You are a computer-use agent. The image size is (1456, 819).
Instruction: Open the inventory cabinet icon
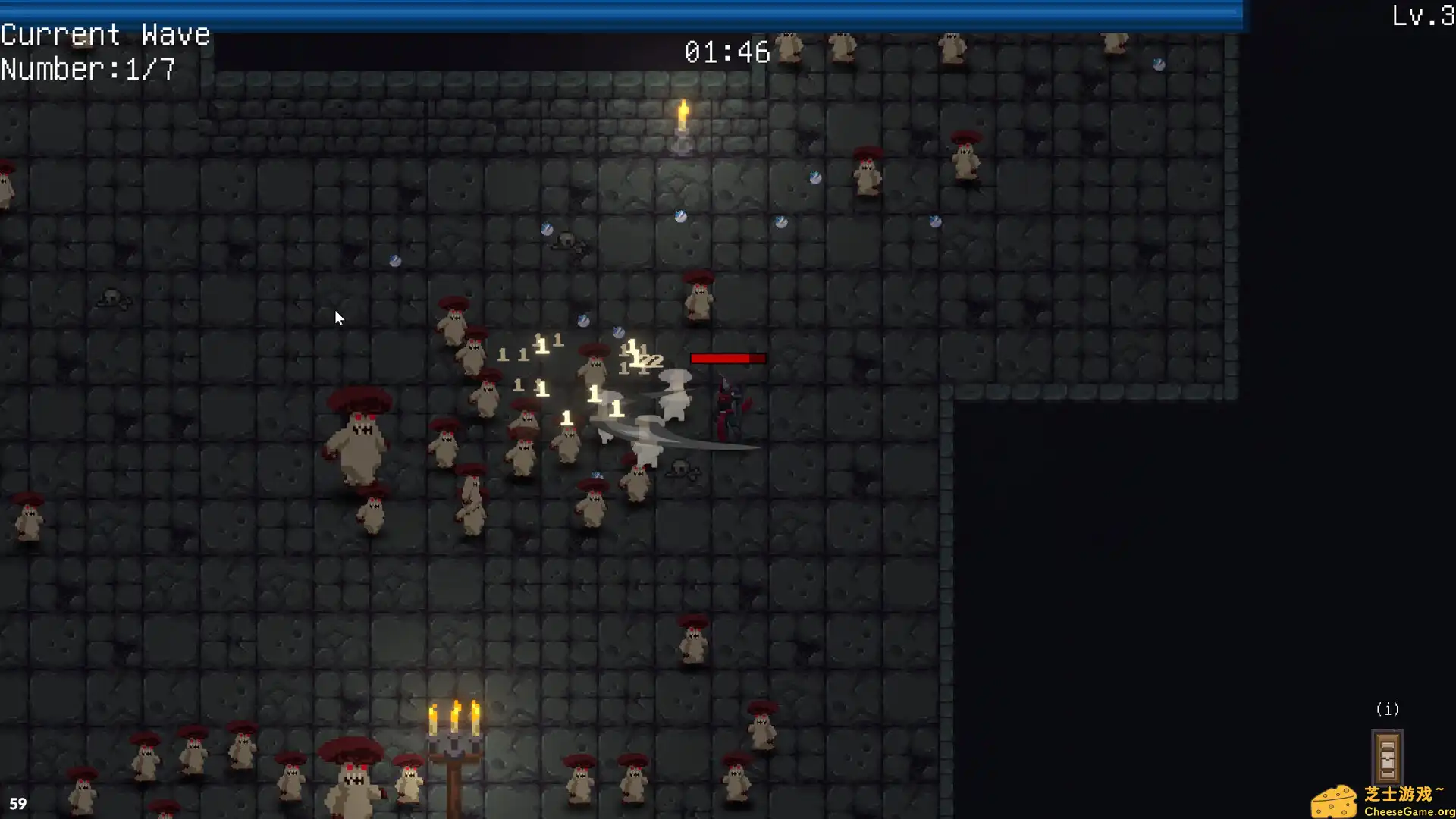click(1387, 756)
